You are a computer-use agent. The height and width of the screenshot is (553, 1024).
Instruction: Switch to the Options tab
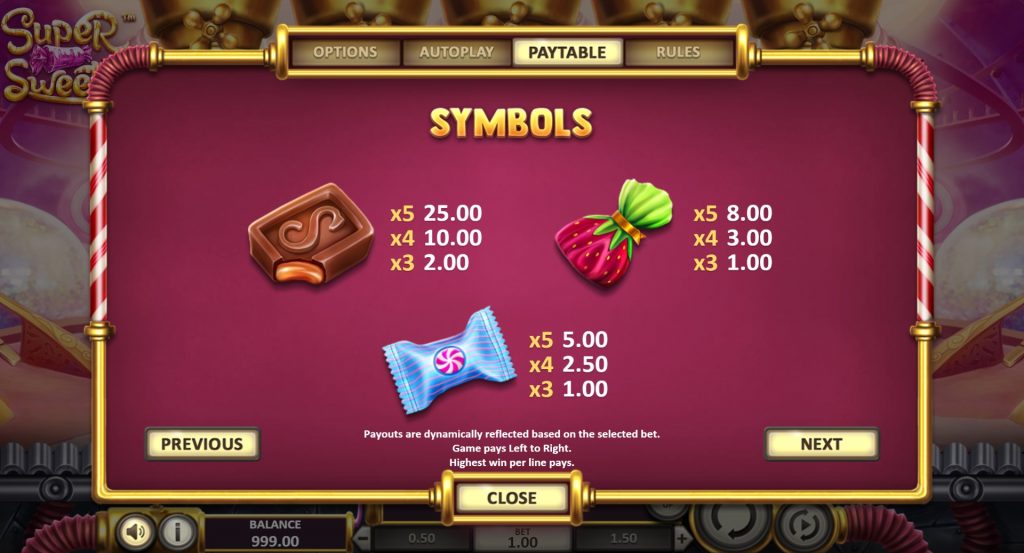pos(345,52)
